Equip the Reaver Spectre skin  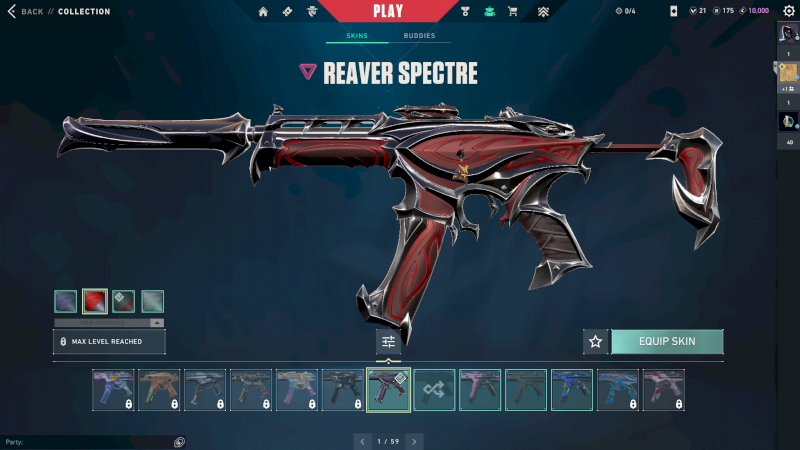[667, 341]
